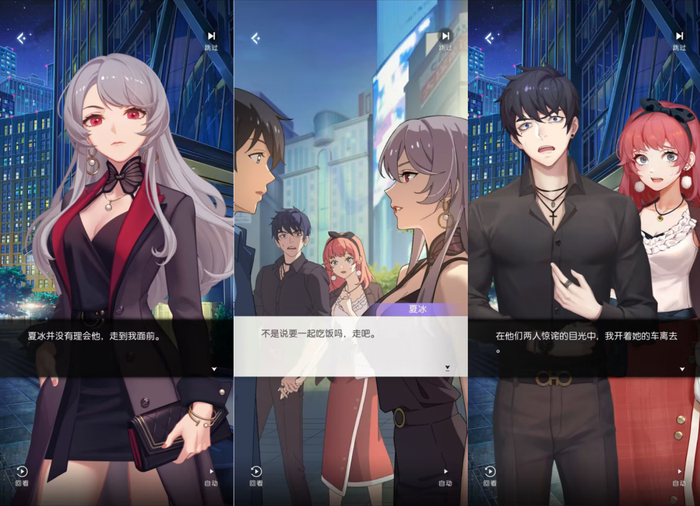The height and width of the screenshot is (506, 700).
Task: Tap the back arrow on the daytime street scene
Action: (x=255, y=38)
